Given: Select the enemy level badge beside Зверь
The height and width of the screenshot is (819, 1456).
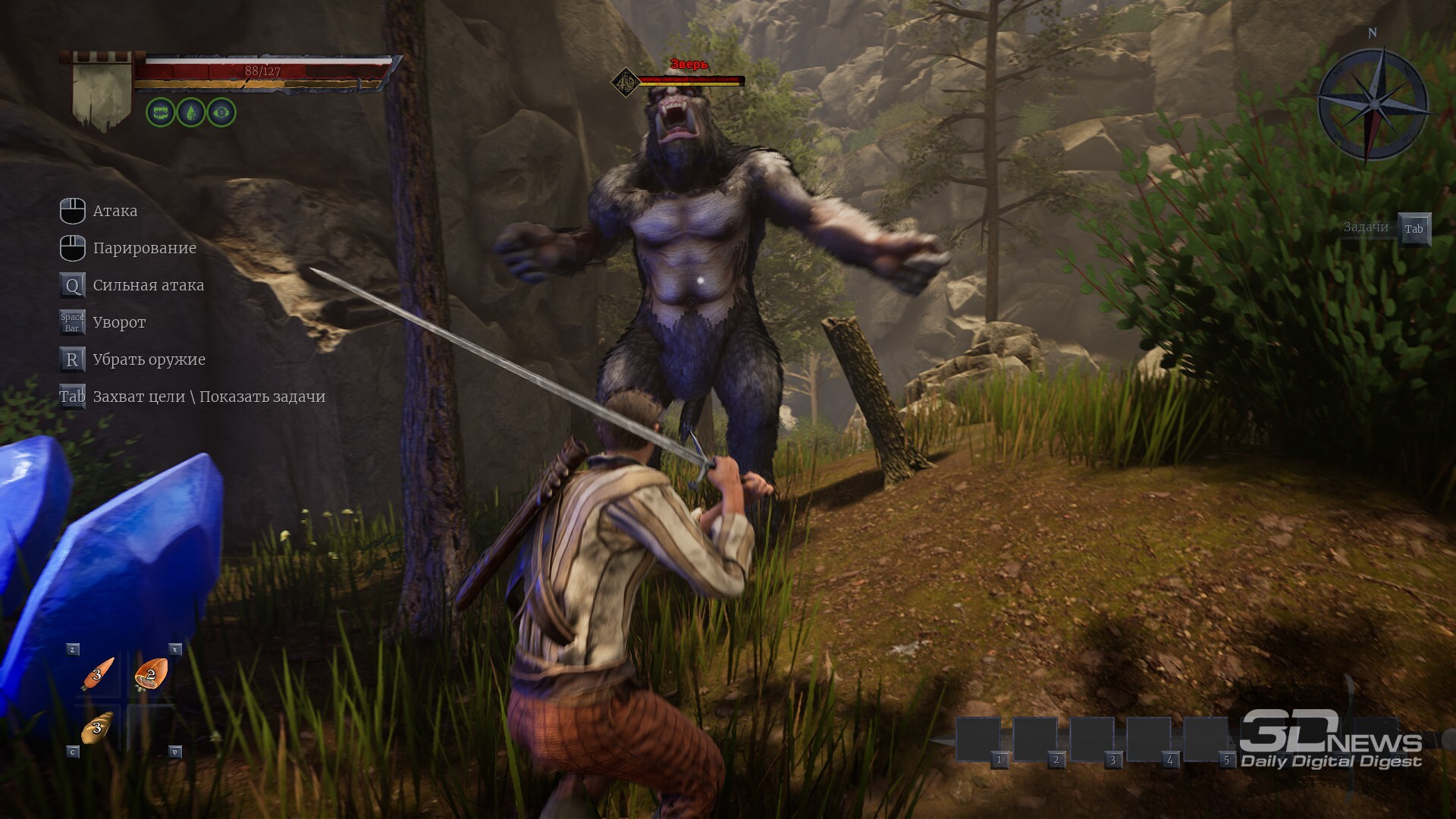Looking at the screenshot, I should point(626,82).
